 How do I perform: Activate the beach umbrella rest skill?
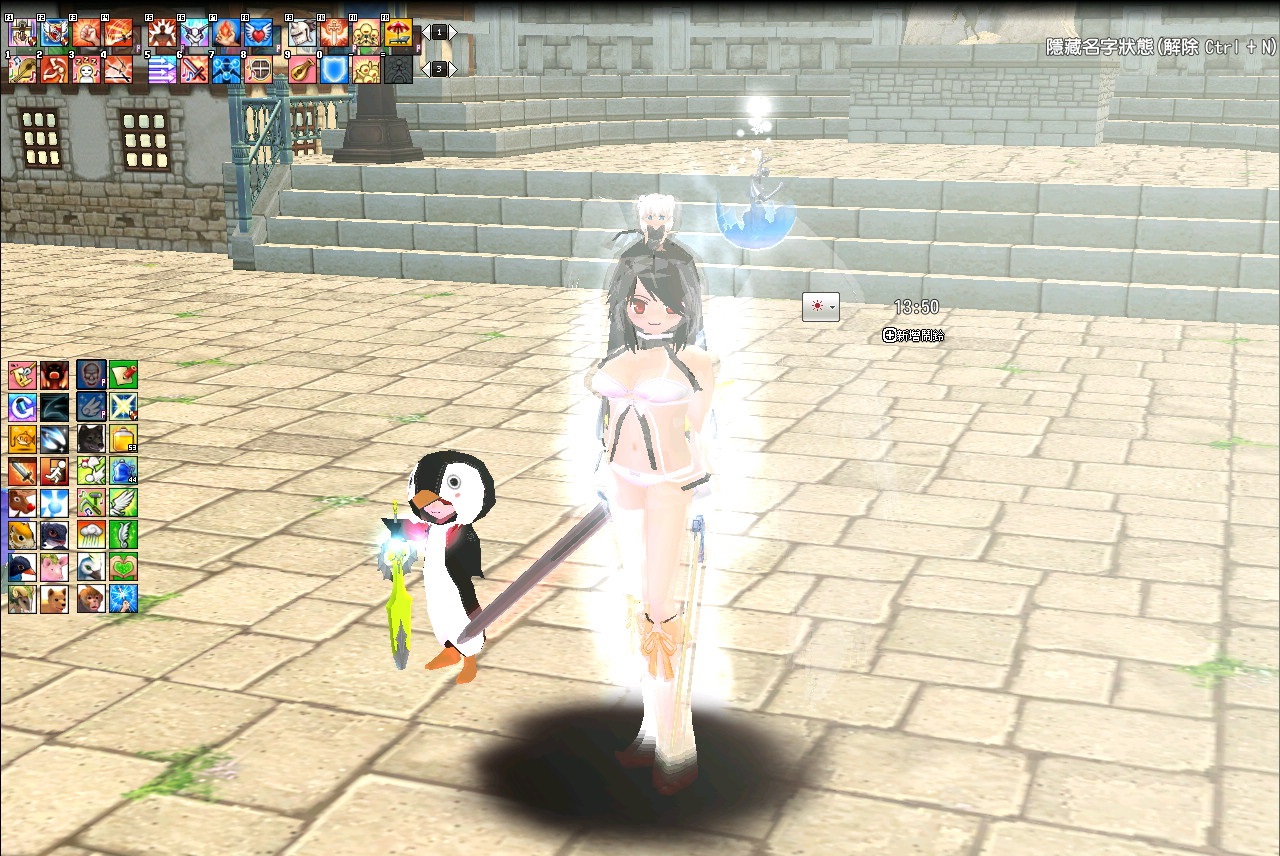click(399, 34)
